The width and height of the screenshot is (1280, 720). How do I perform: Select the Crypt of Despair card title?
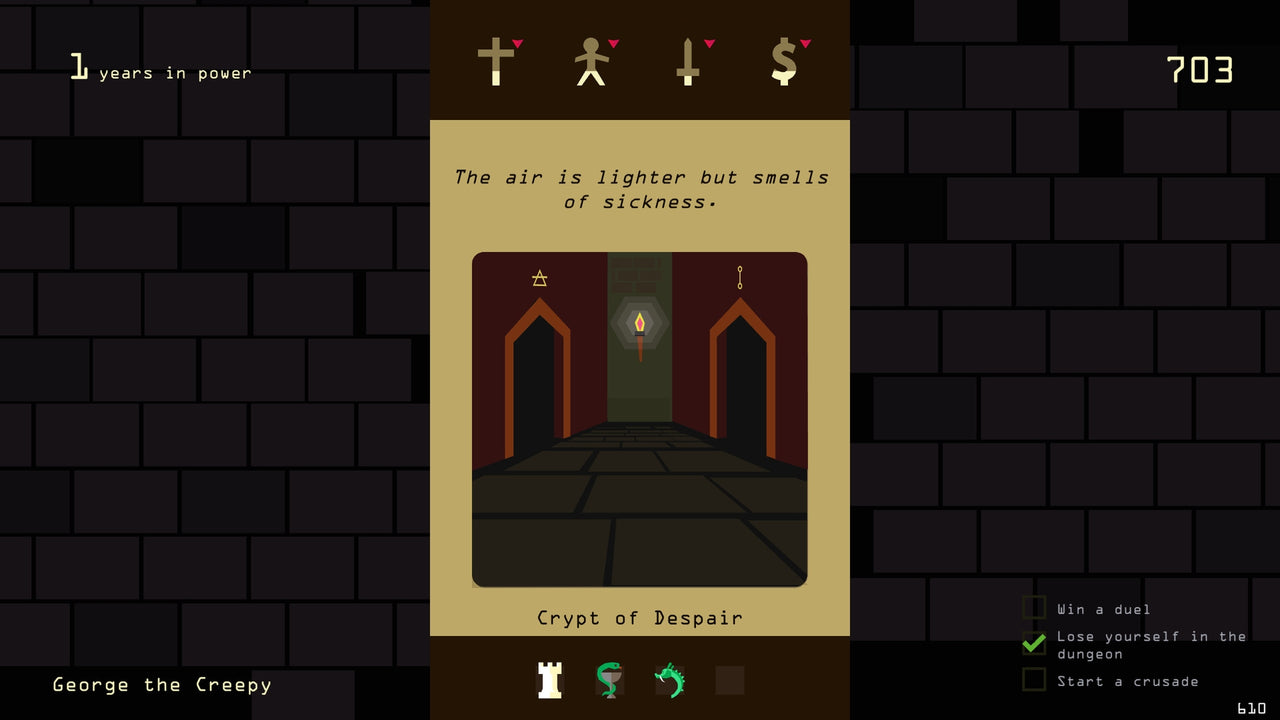click(x=640, y=618)
